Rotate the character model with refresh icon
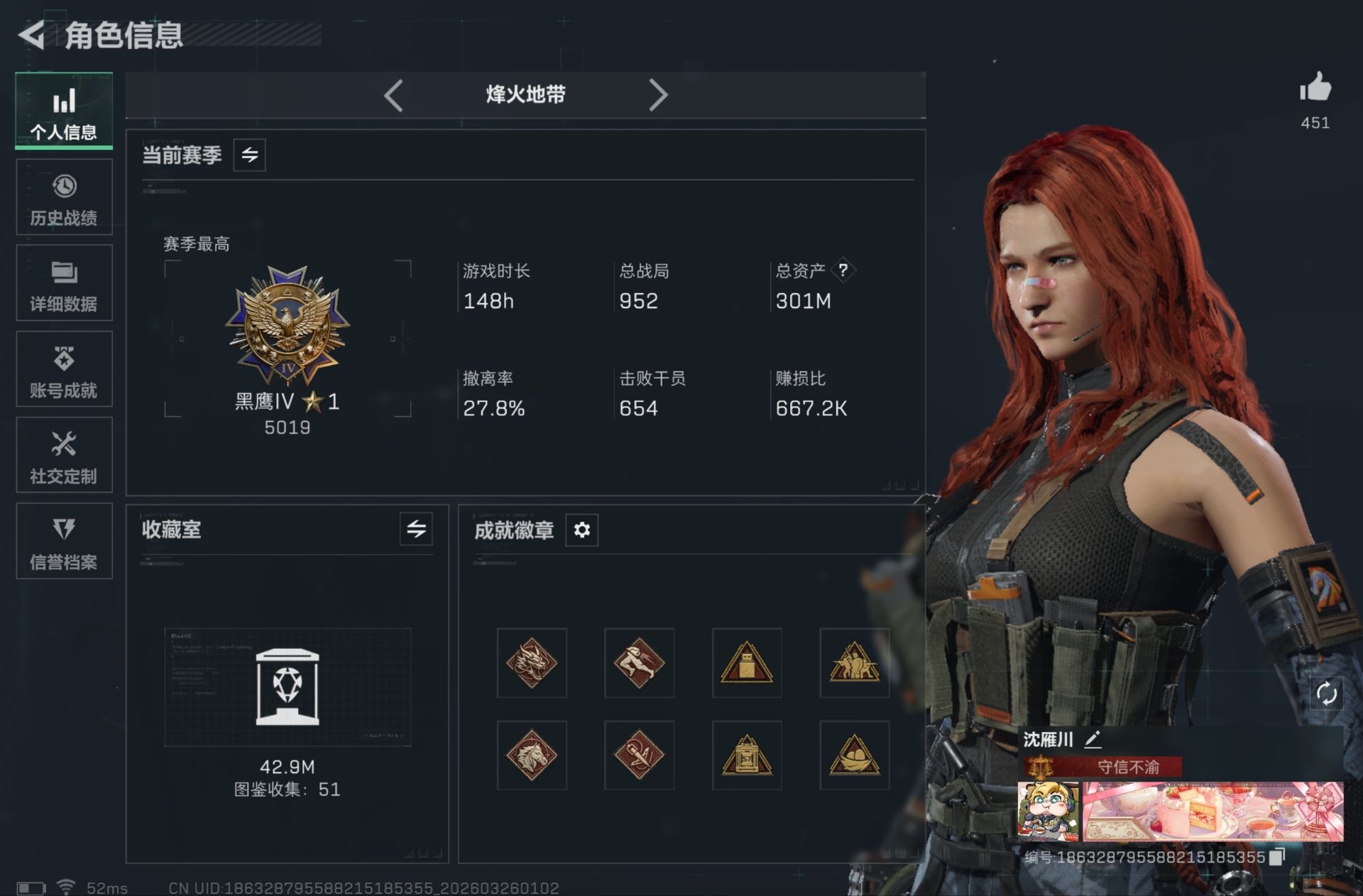This screenshot has height=896, width=1363. (x=1326, y=693)
